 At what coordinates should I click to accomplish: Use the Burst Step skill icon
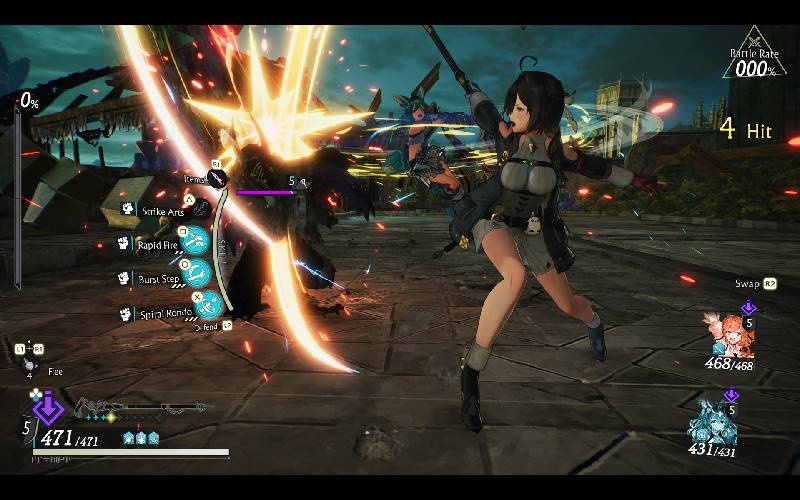coord(197,272)
